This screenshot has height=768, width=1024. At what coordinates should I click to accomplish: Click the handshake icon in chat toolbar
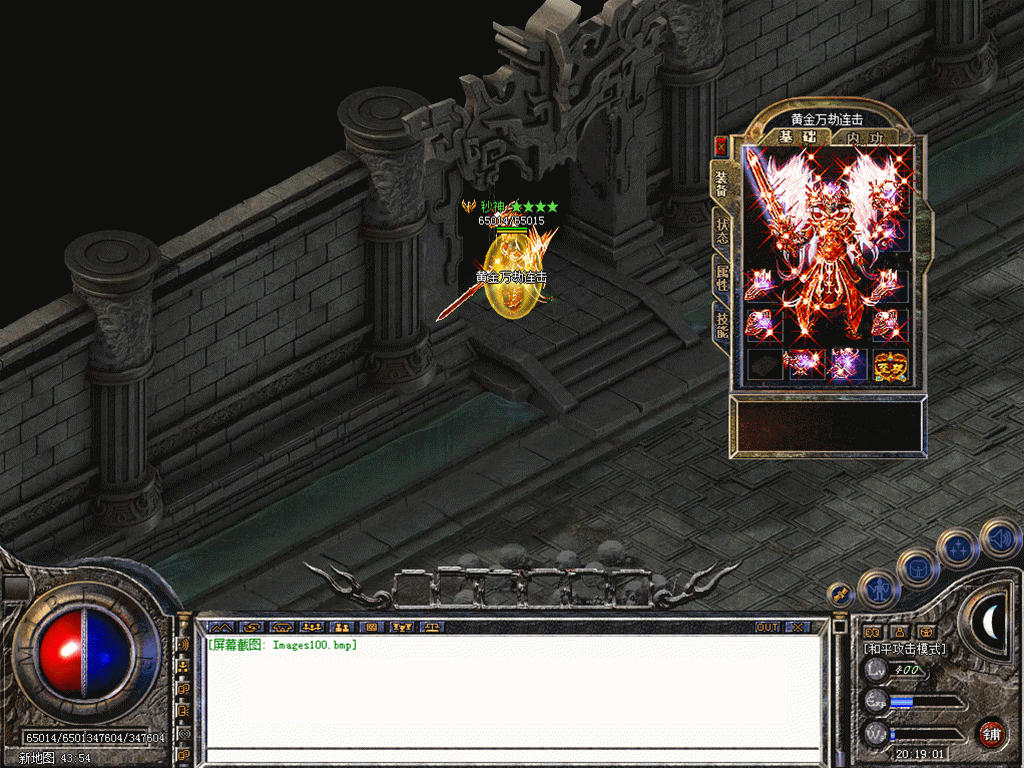[249, 627]
